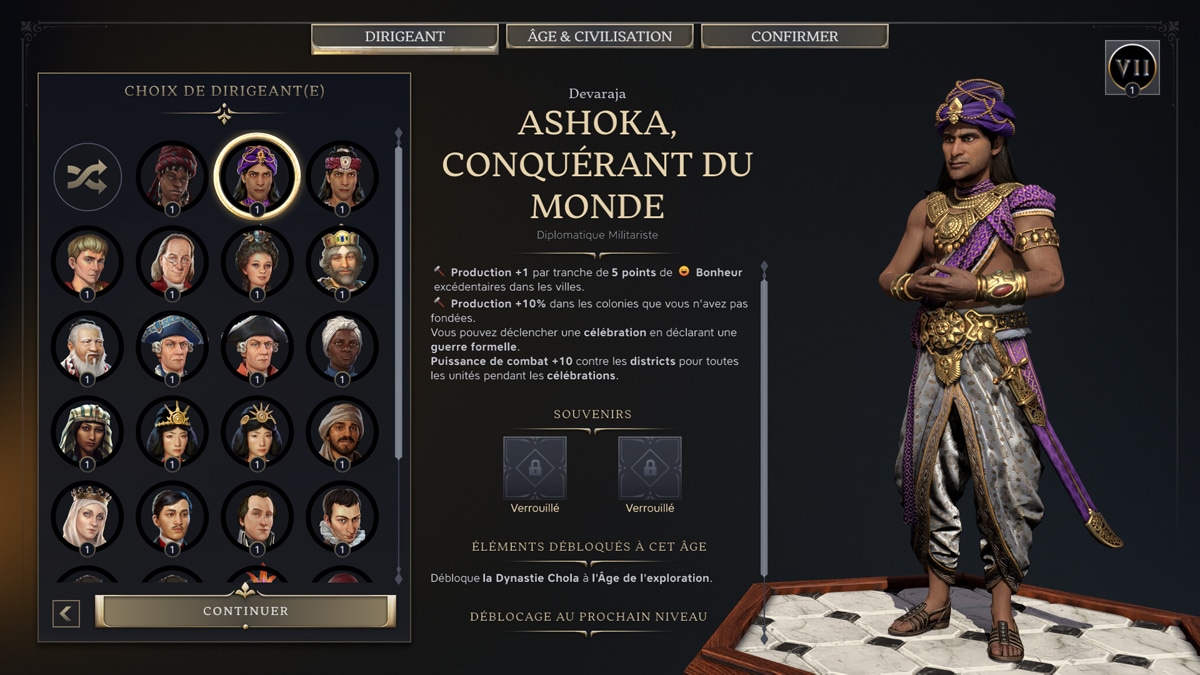Pick Machiavelli with the white ruff collar
1200x675 pixels.
point(342,516)
